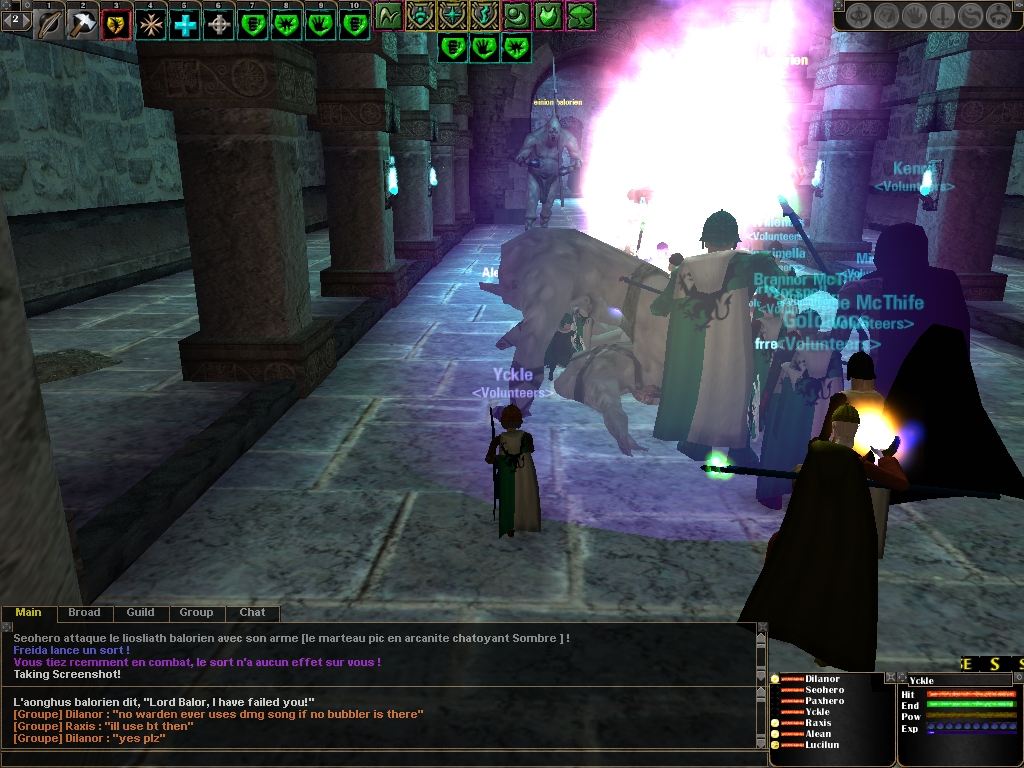Select group member Dilanor

click(x=822, y=679)
